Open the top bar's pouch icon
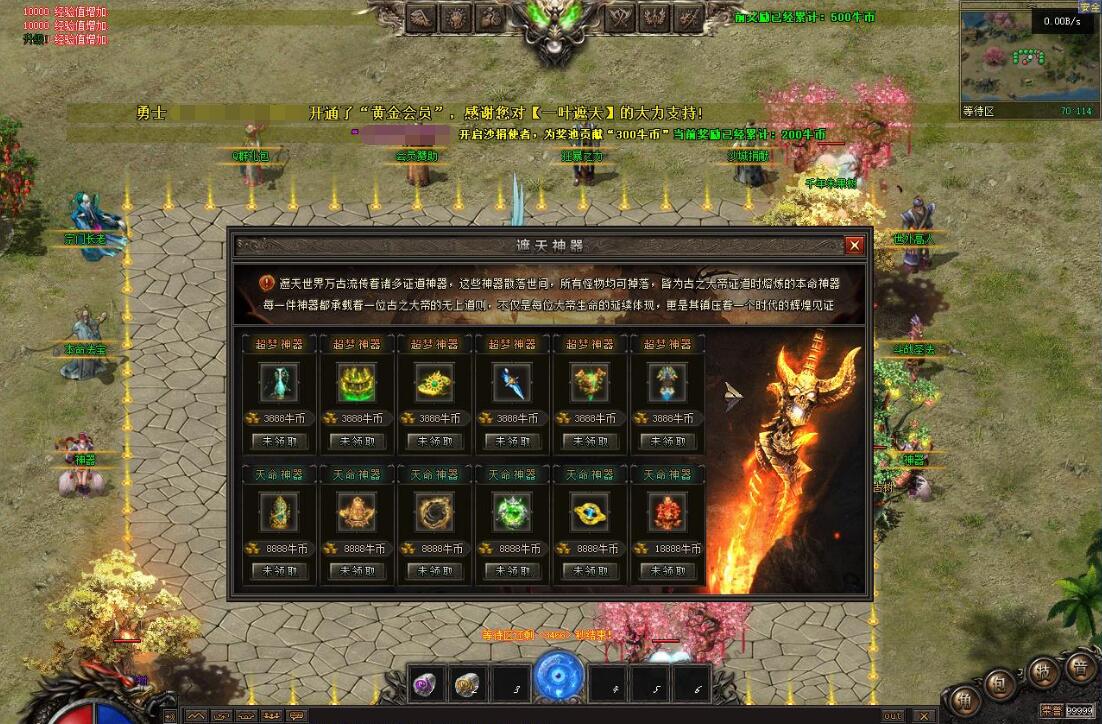Viewport: 1102px width, 724px height. [489, 17]
